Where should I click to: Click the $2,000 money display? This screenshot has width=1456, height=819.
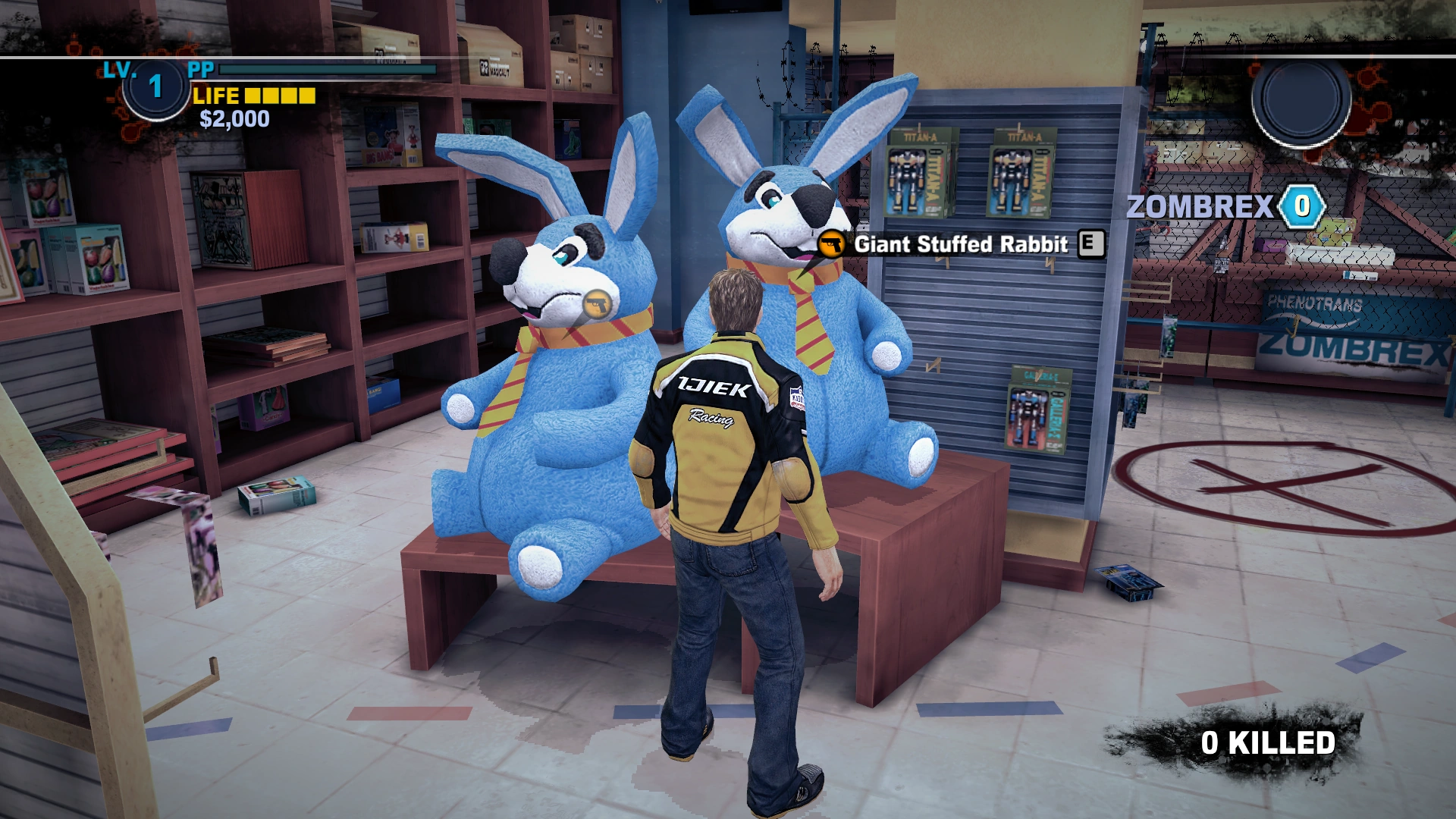pyautogui.click(x=233, y=118)
